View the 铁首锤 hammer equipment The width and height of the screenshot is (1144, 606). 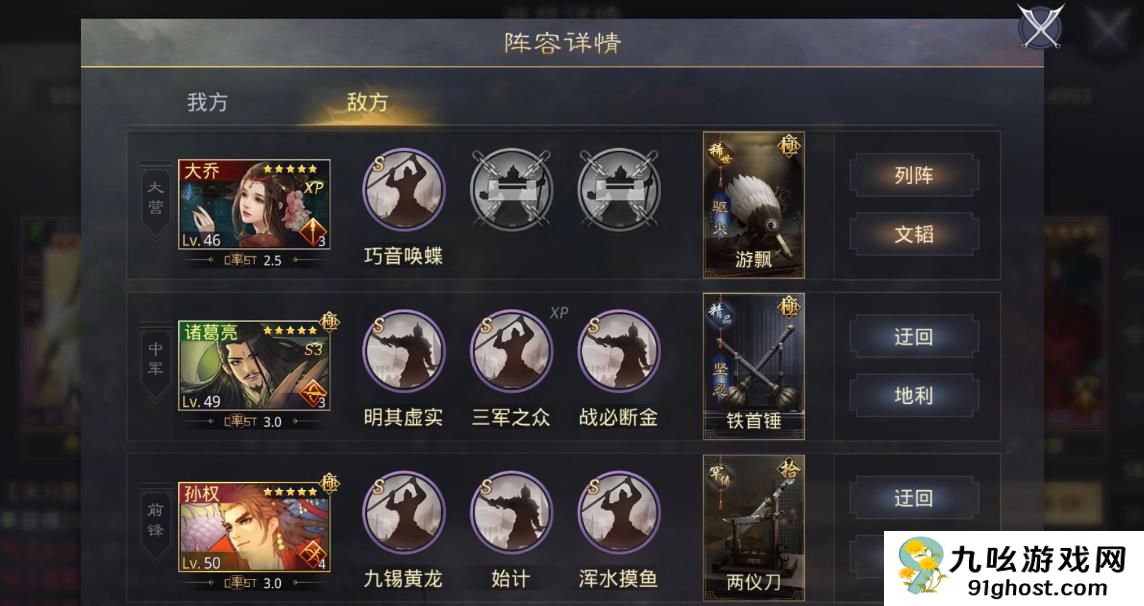coord(754,366)
